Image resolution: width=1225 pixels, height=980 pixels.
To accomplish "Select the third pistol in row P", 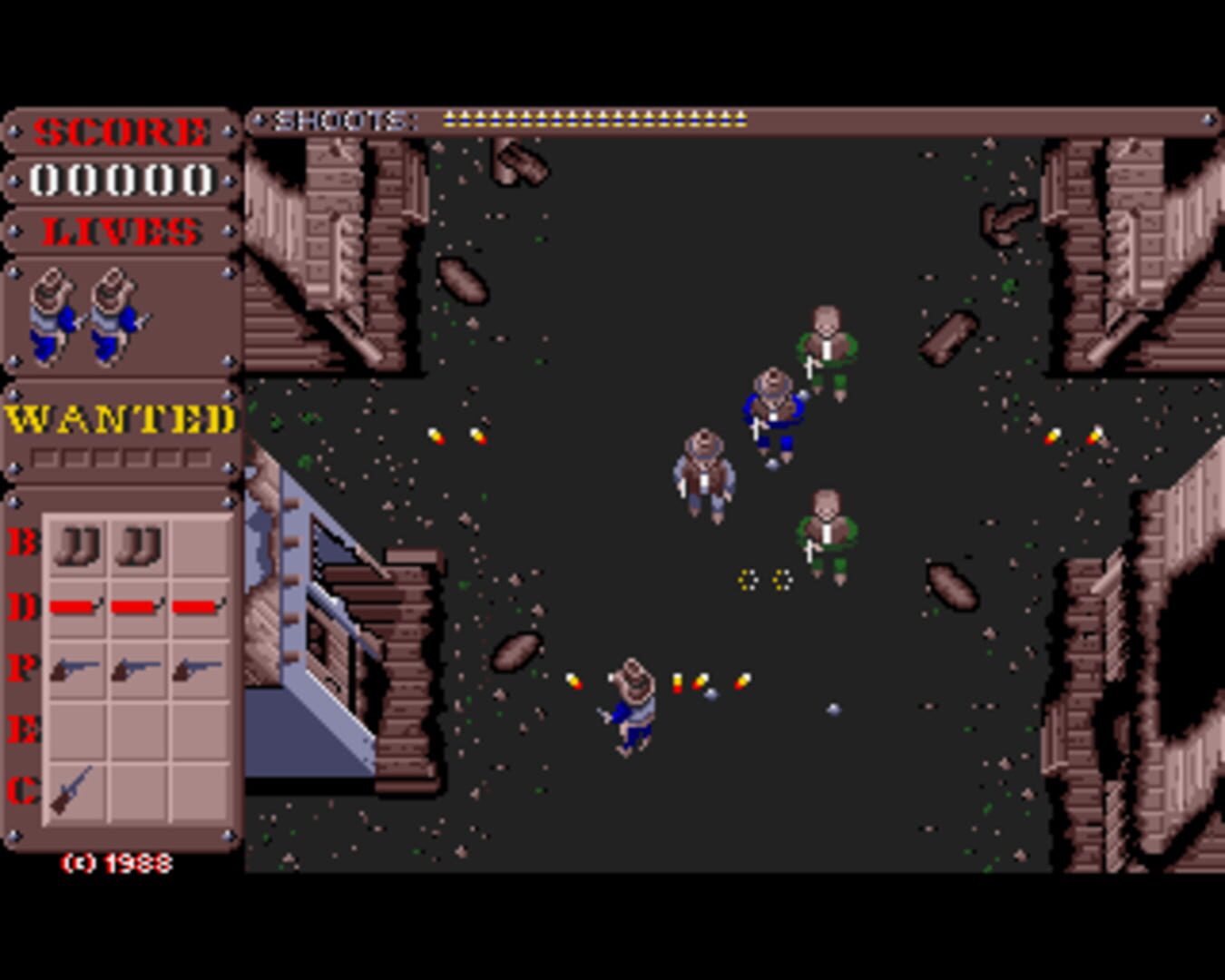I will [198, 667].
